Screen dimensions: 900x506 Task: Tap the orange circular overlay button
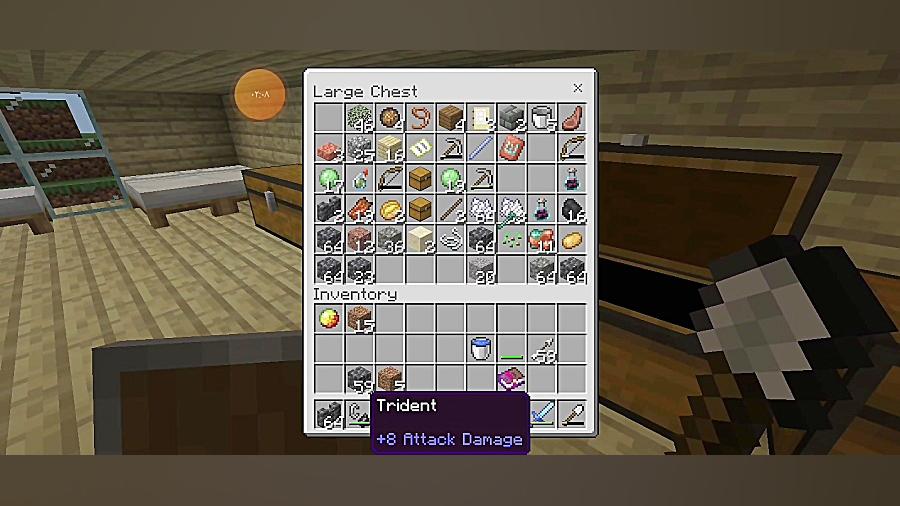click(260, 95)
